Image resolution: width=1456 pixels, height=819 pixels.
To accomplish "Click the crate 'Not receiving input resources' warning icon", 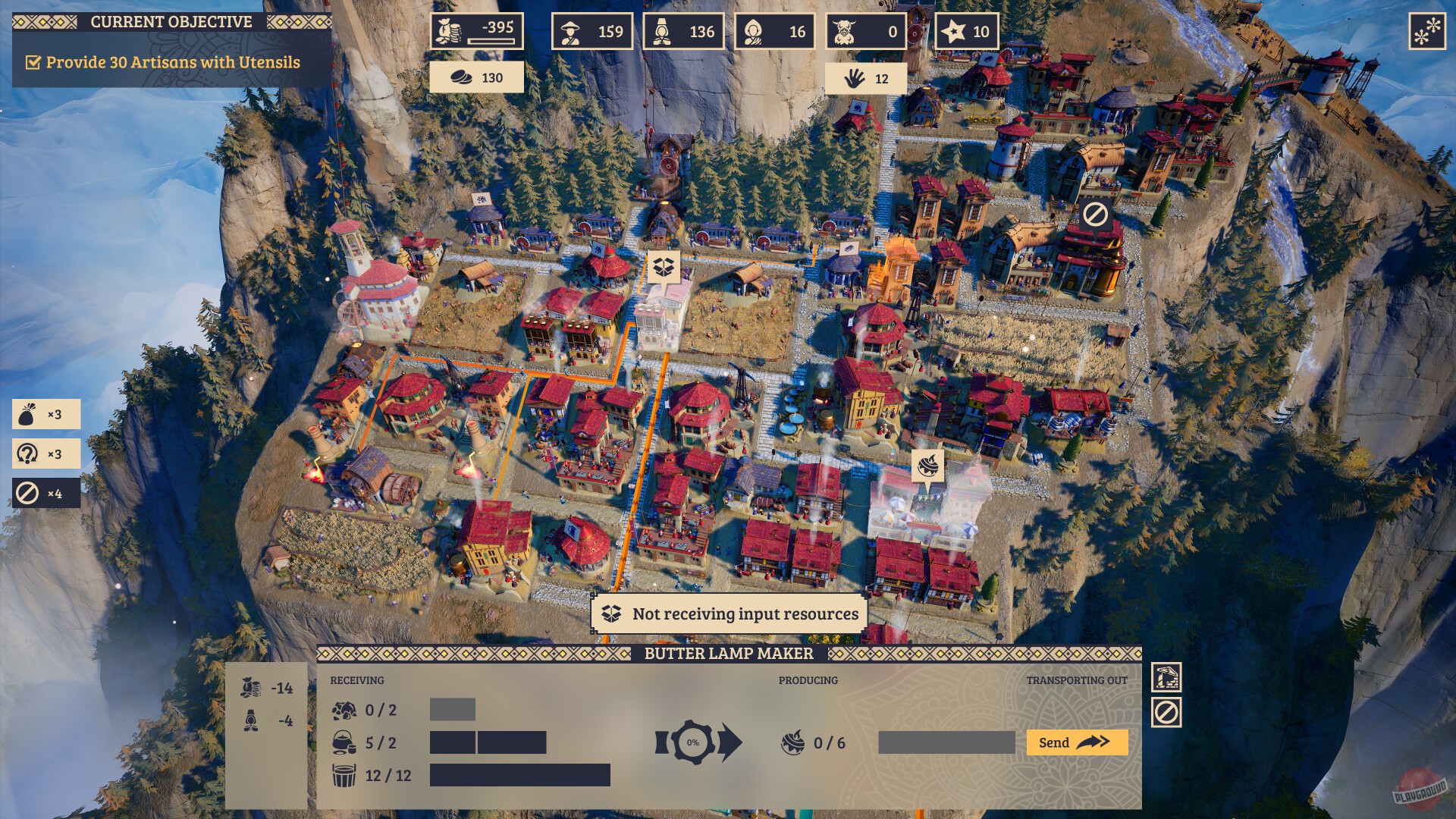I will [611, 614].
